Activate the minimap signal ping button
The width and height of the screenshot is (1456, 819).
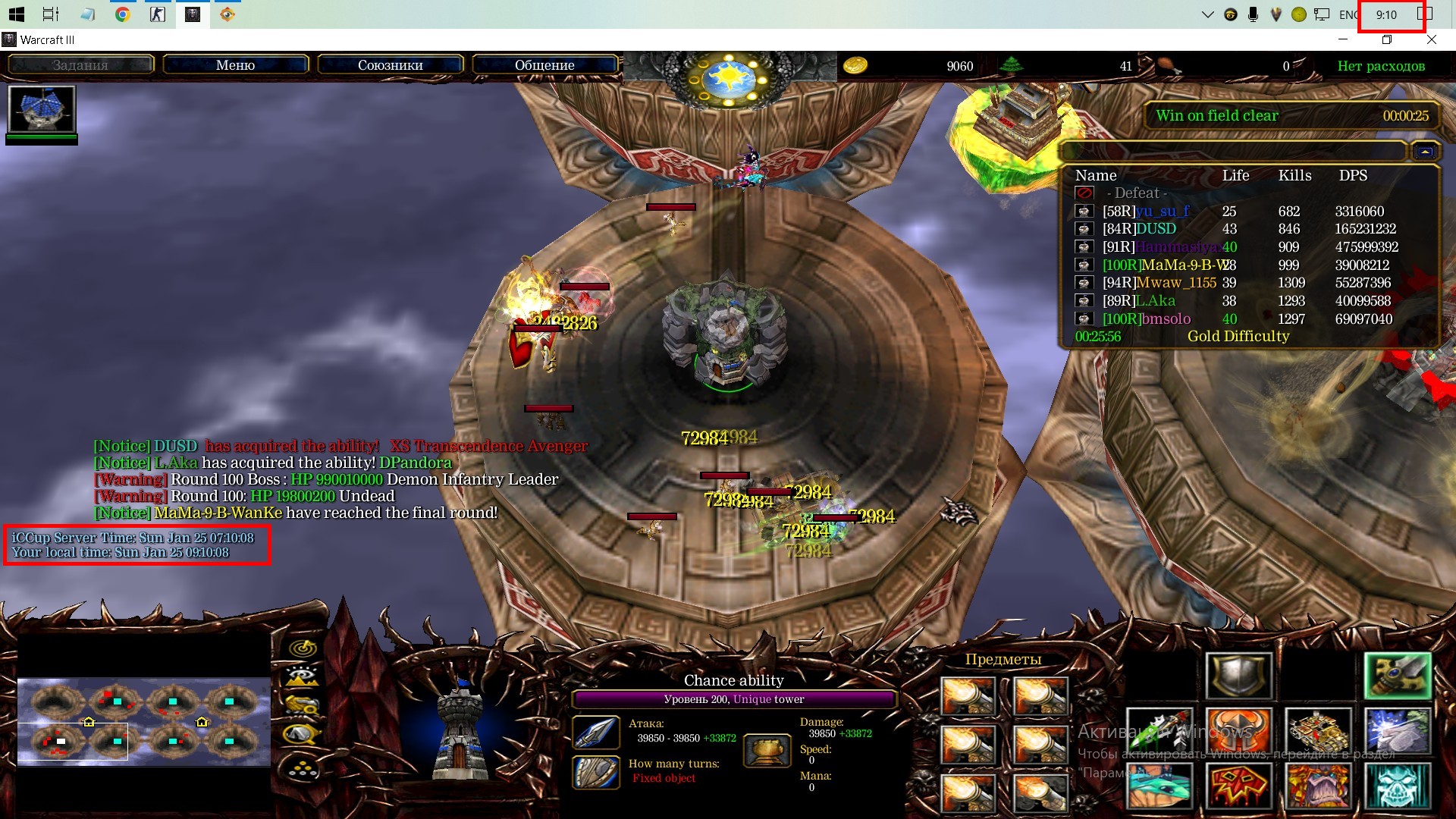304,648
